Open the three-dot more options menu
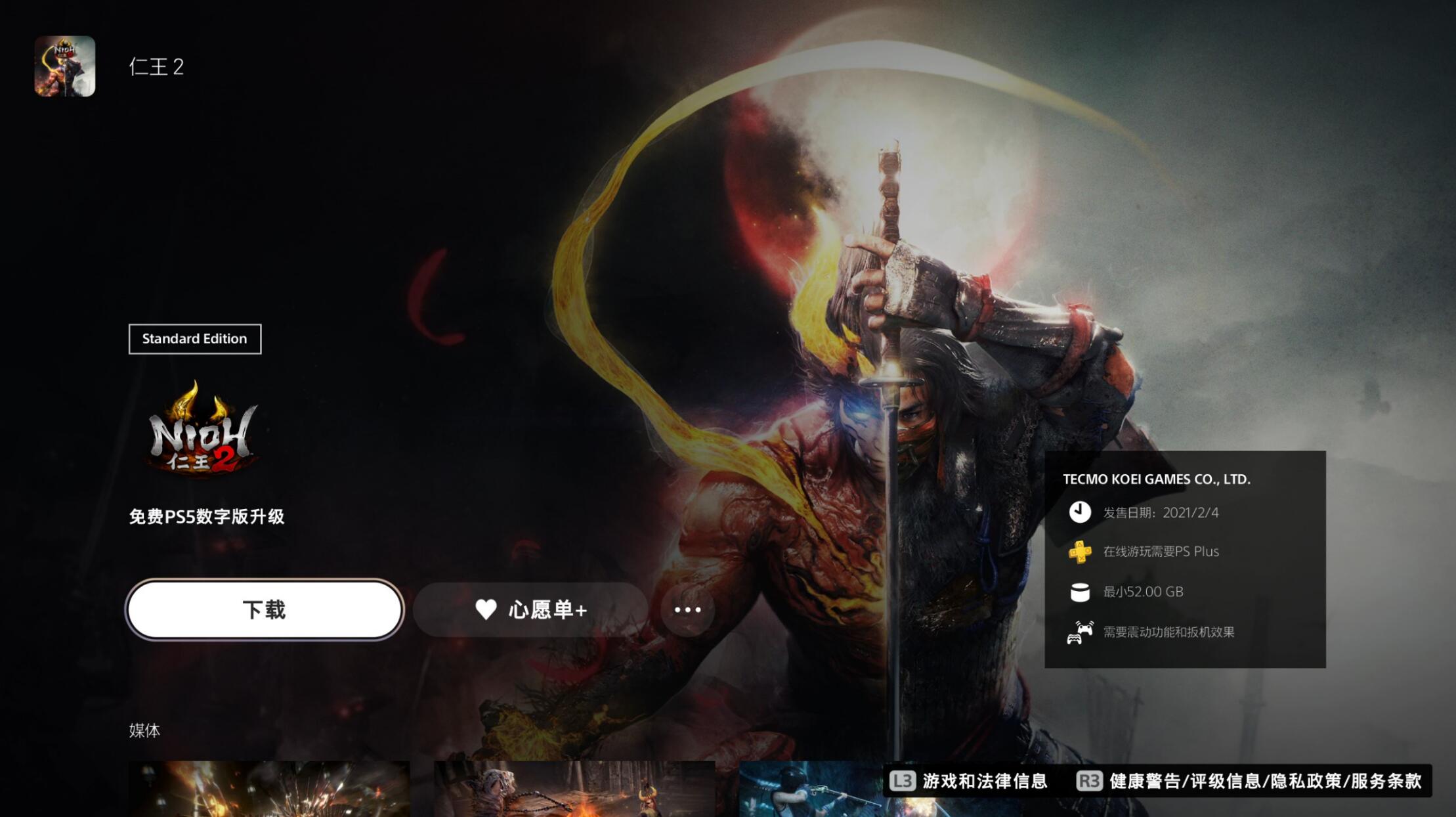This screenshot has height=817, width=1456. [687, 609]
